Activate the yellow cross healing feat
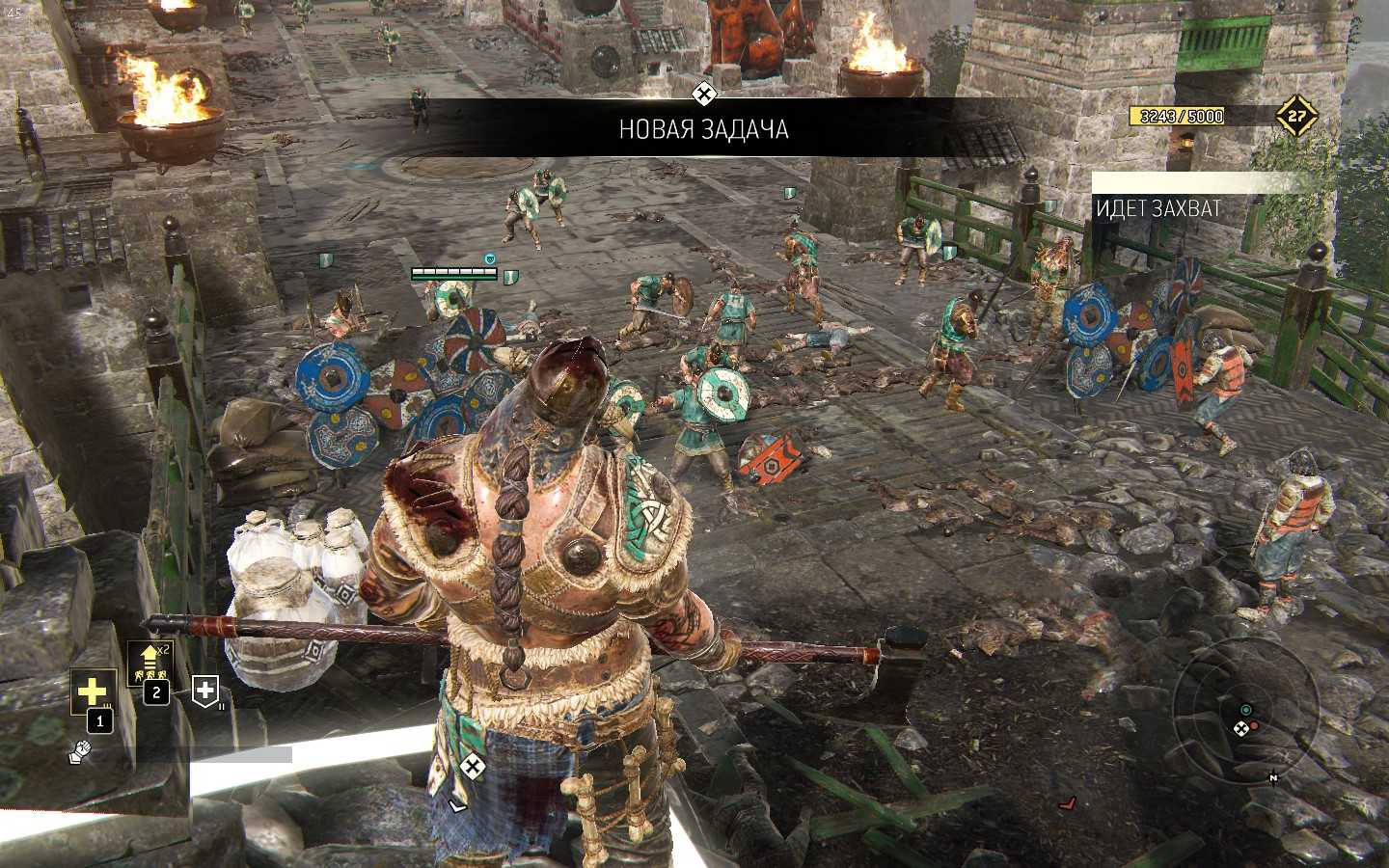This screenshot has width=1389, height=868. click(x=93, y=691)
